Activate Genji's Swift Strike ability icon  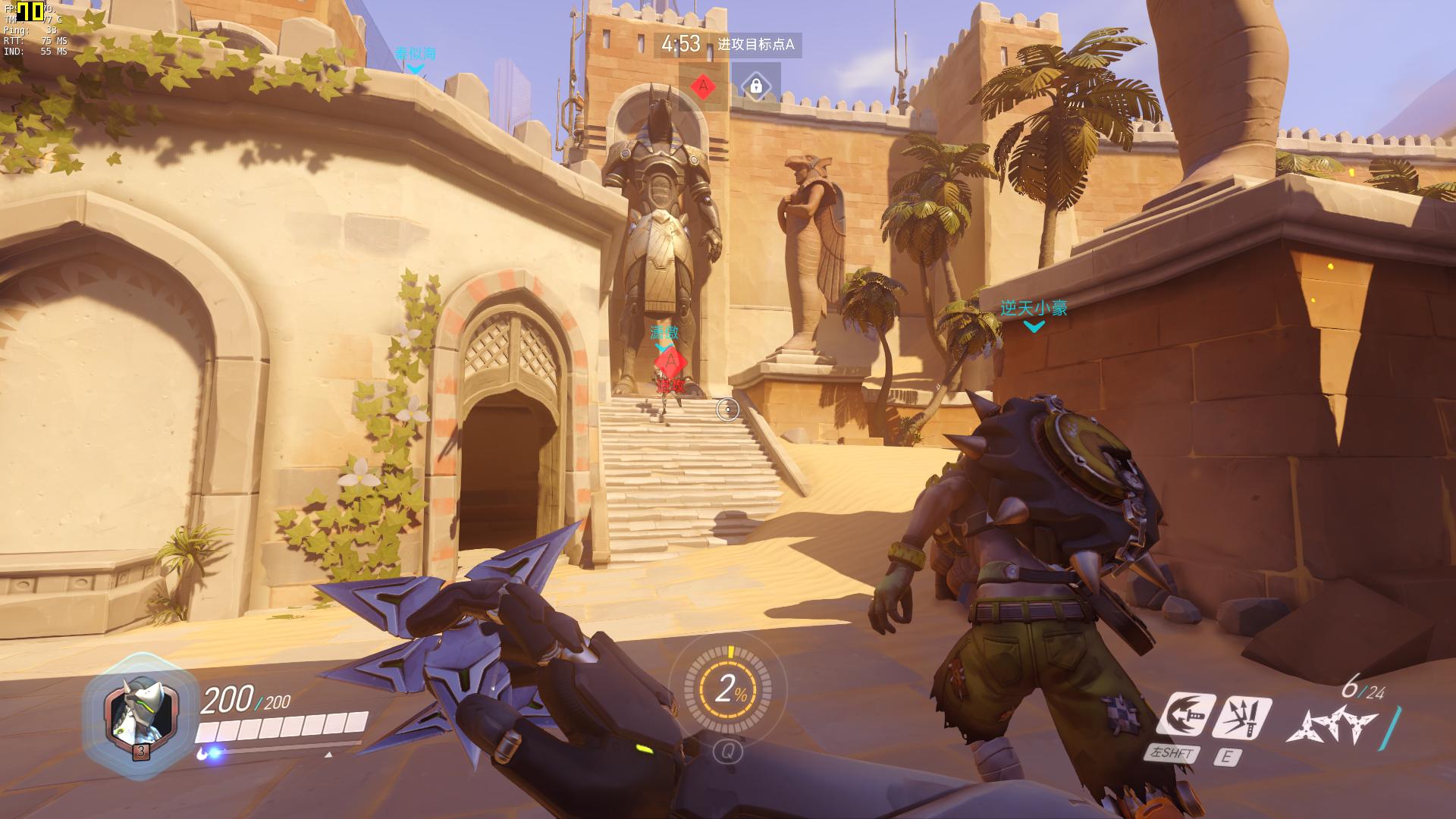(1186, 716)
